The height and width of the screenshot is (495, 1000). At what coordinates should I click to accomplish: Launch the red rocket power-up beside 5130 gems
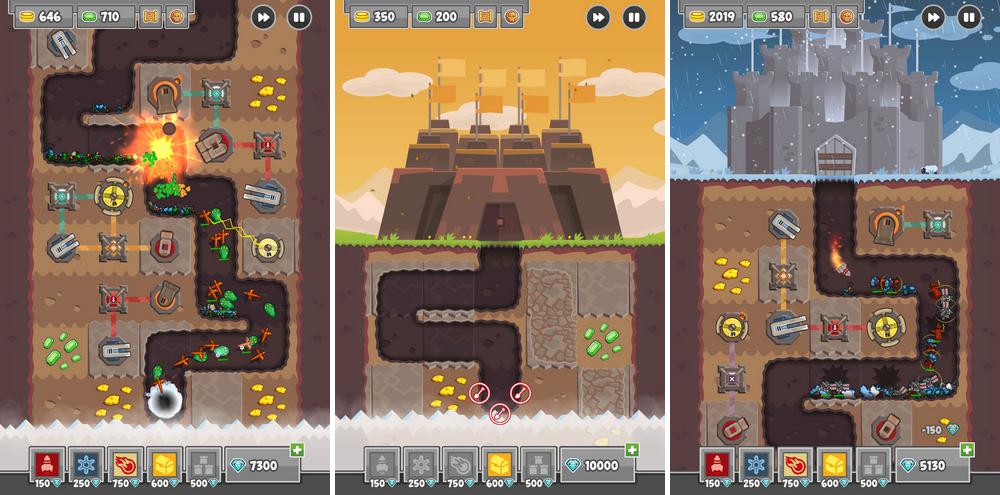pyautogui.click(x=718, y=464)
